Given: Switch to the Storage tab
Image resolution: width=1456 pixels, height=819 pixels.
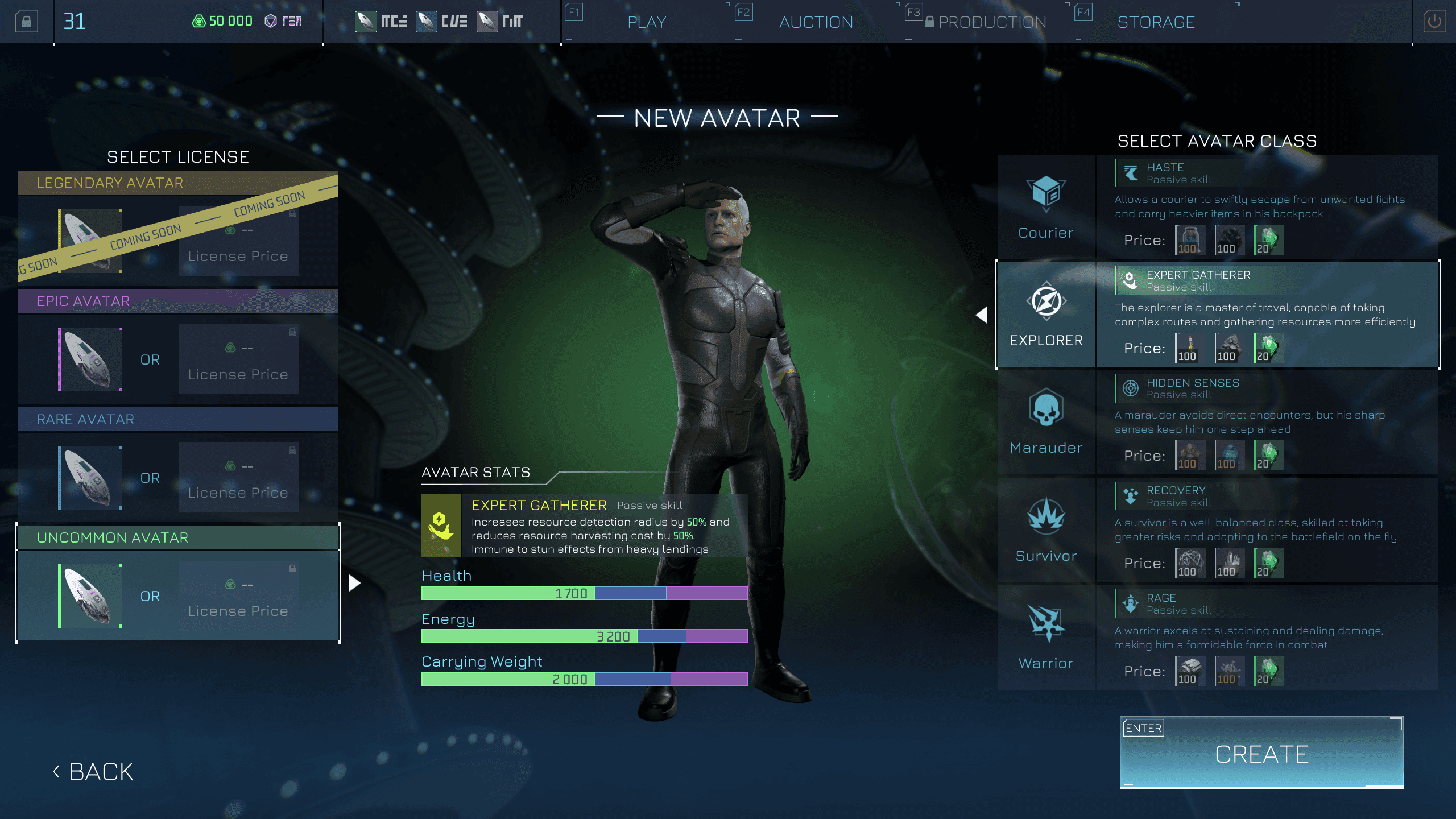Looking at the screenshot, I should coord(1156,22).
